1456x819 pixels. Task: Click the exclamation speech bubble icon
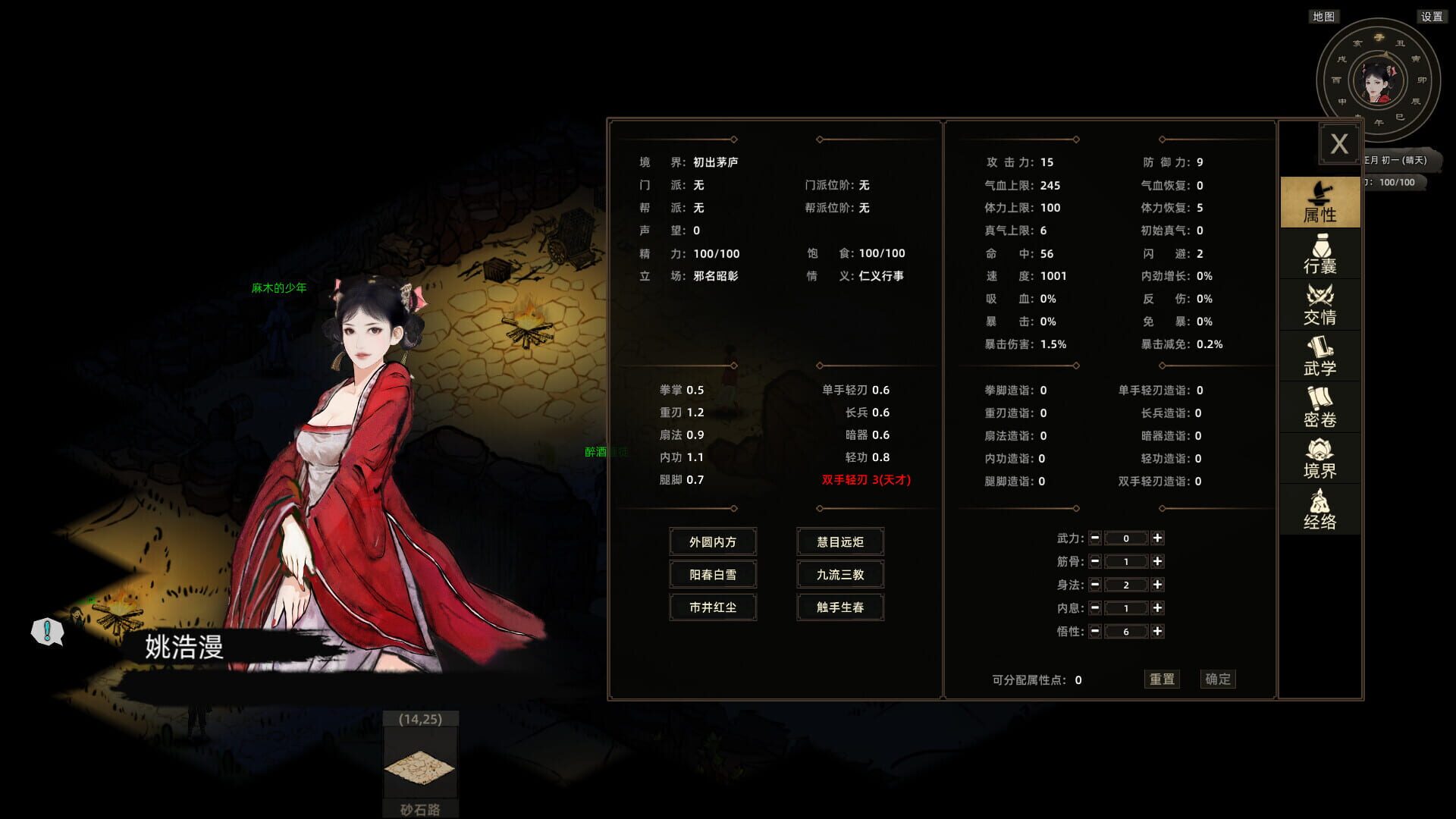pos(47,630)
